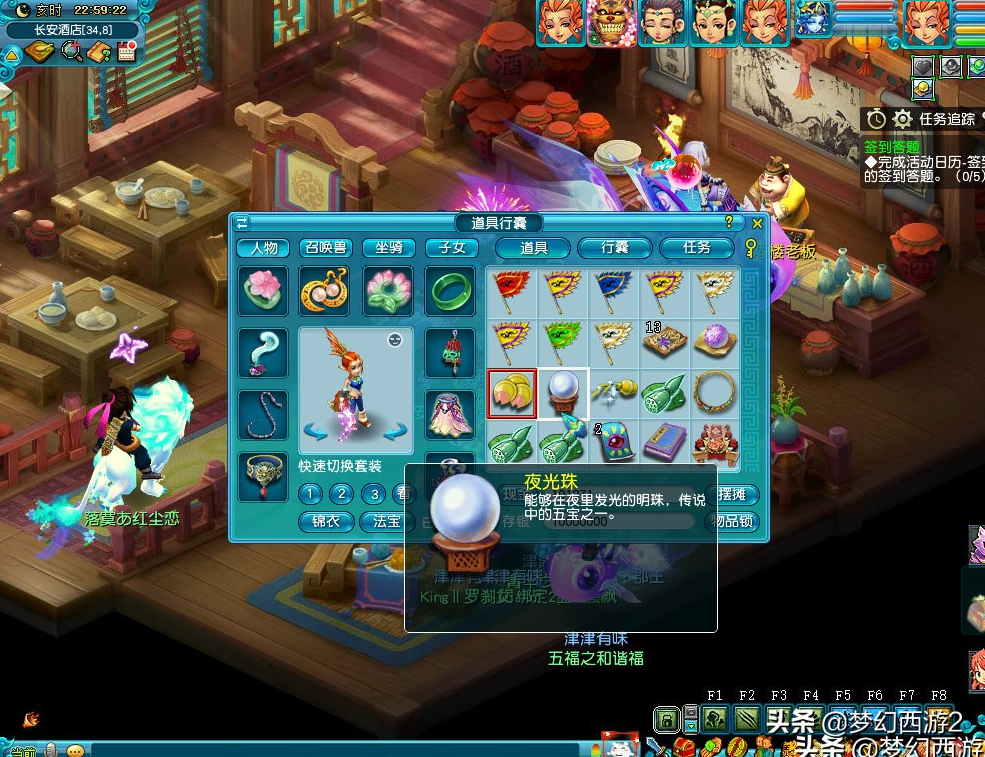The height and width of the screenshot is (757, 985).
Task: Toggle the hotbar lock button
Action: click(x=666, y=719)
